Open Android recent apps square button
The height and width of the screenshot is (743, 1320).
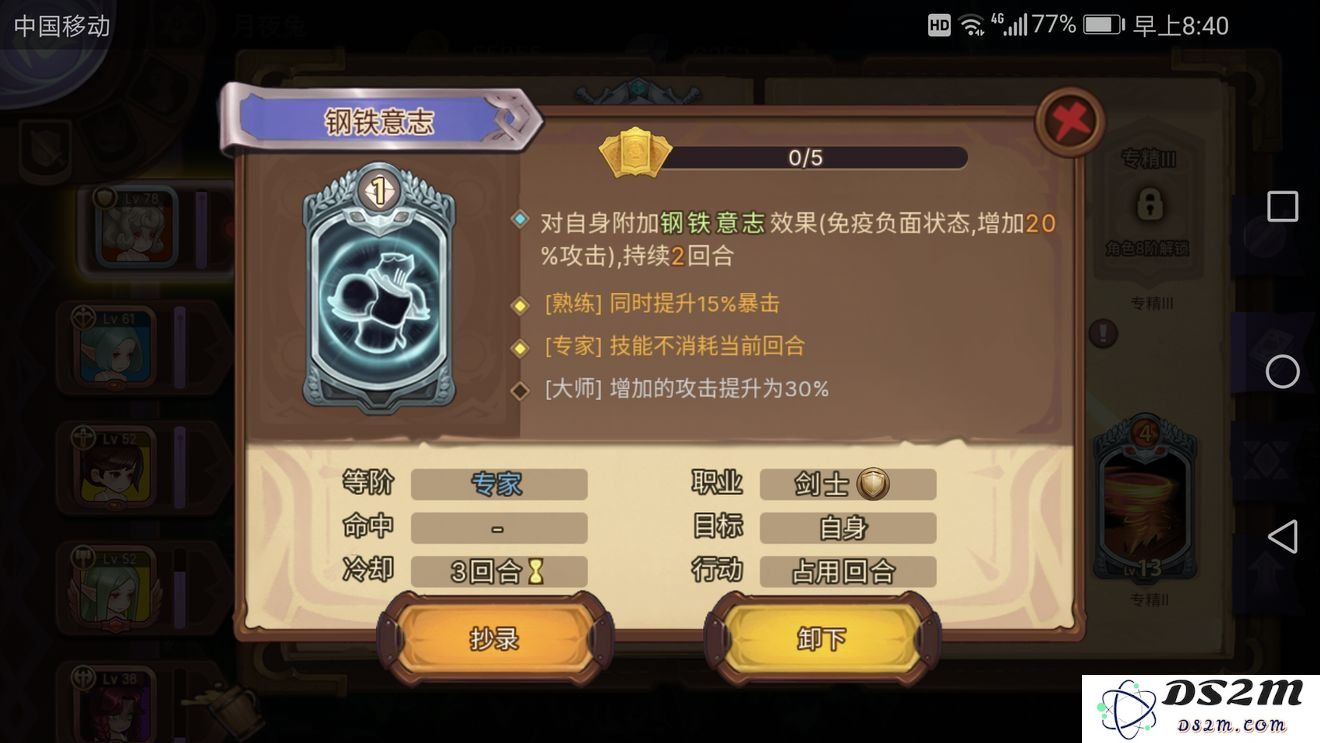click(x=1282, y=207)
